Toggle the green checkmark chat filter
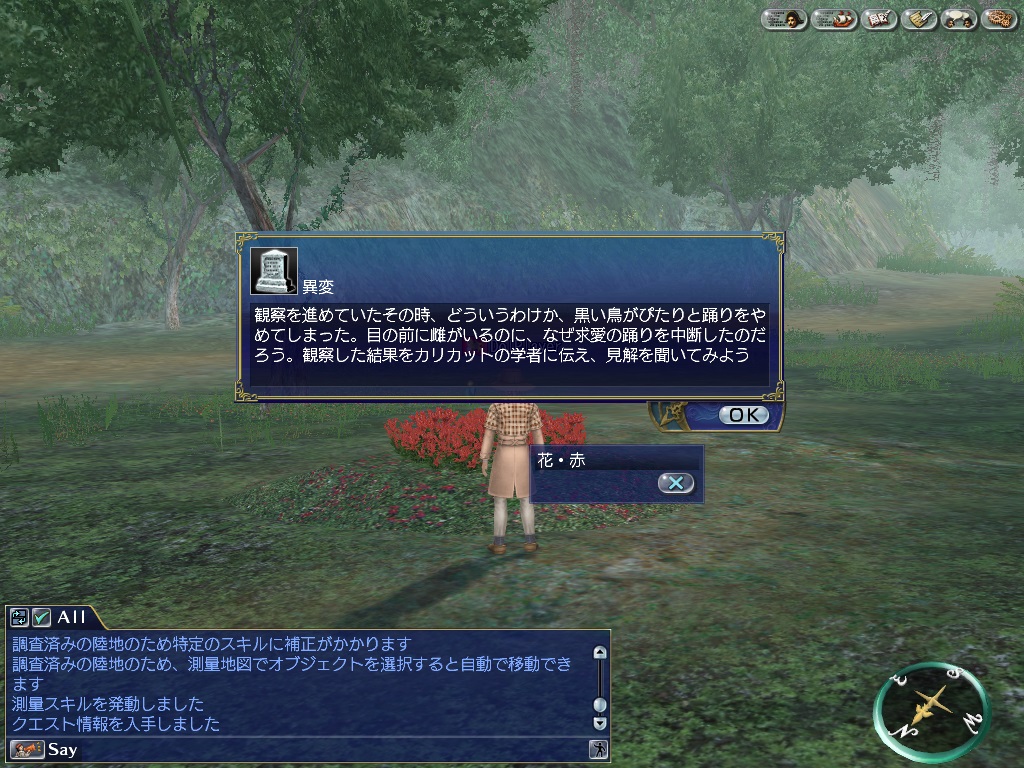The image size is (1024, 768). 41,617
